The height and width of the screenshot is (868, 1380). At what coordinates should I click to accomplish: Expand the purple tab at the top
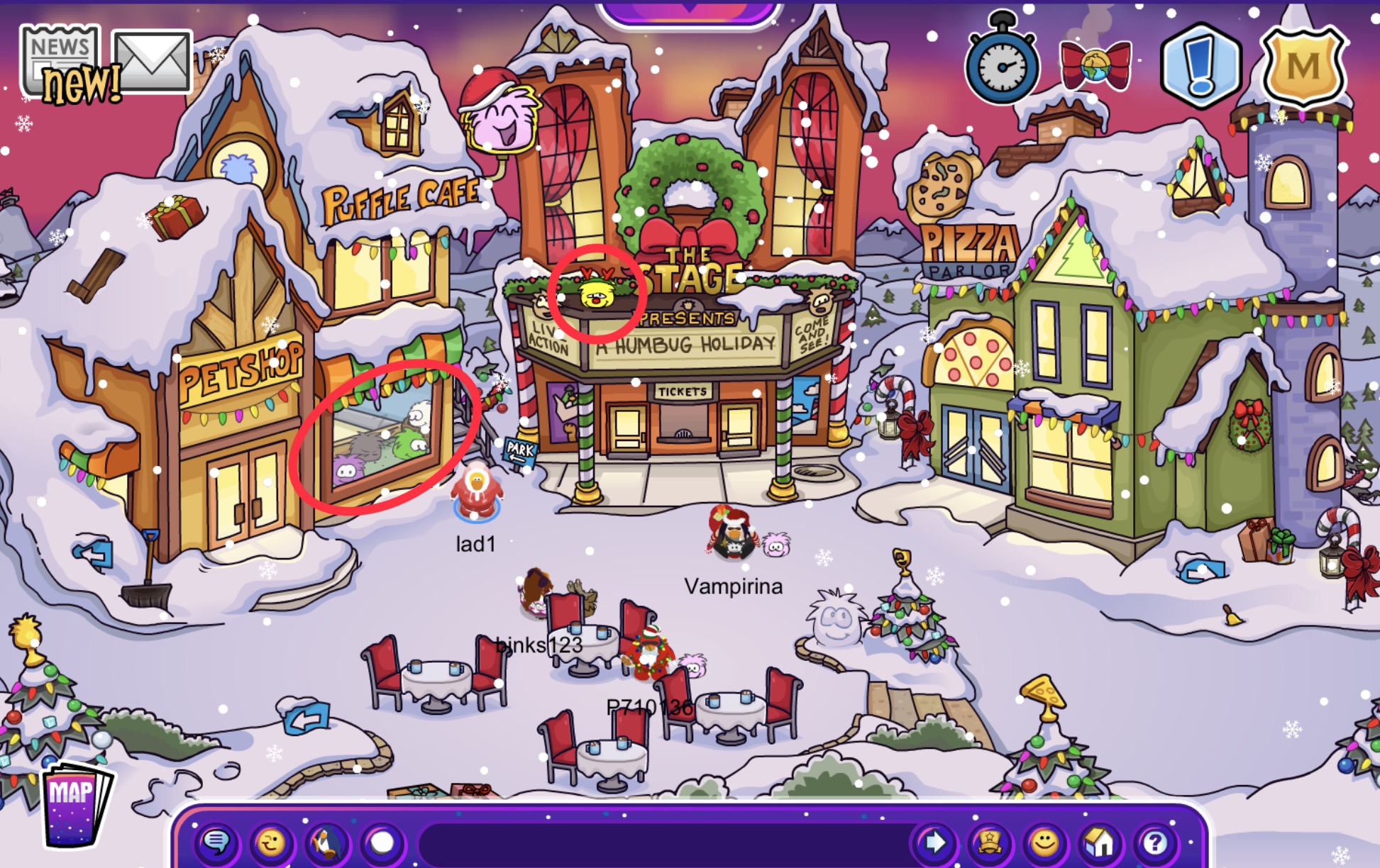pos(690,12)
